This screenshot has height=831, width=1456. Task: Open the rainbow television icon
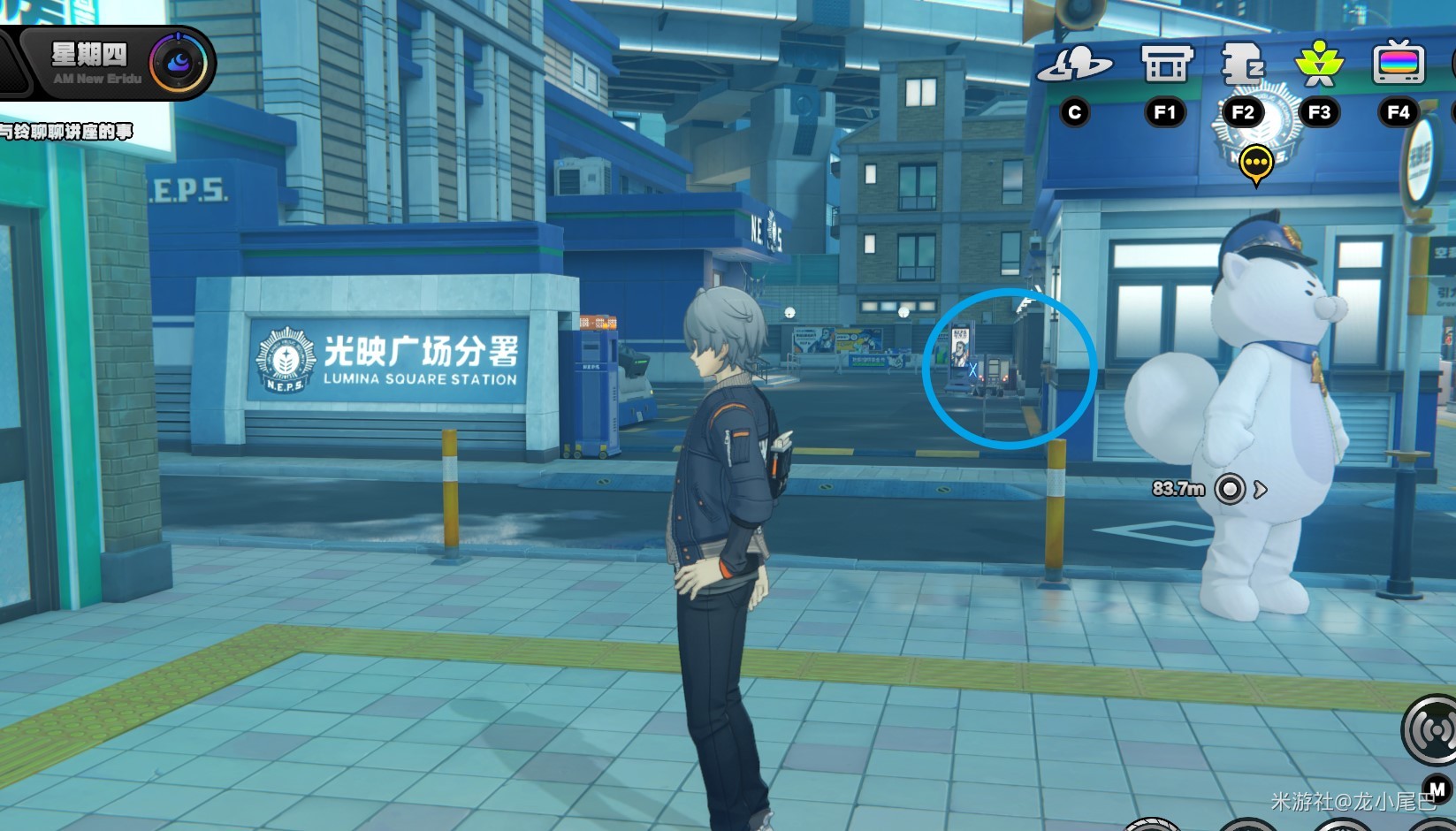point(1398,65)
